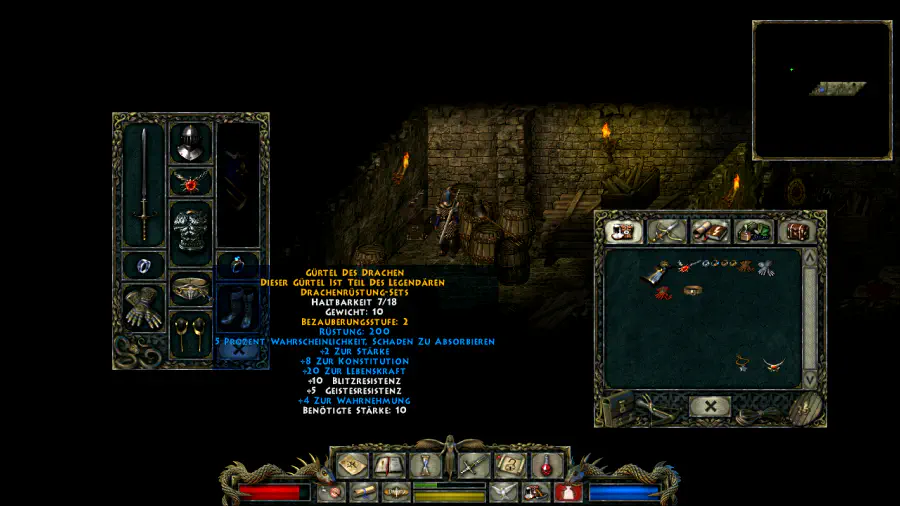The image size is (900, 506).
Task: Open the scrolls and books inventory tab
Action: tap(709, 231)
